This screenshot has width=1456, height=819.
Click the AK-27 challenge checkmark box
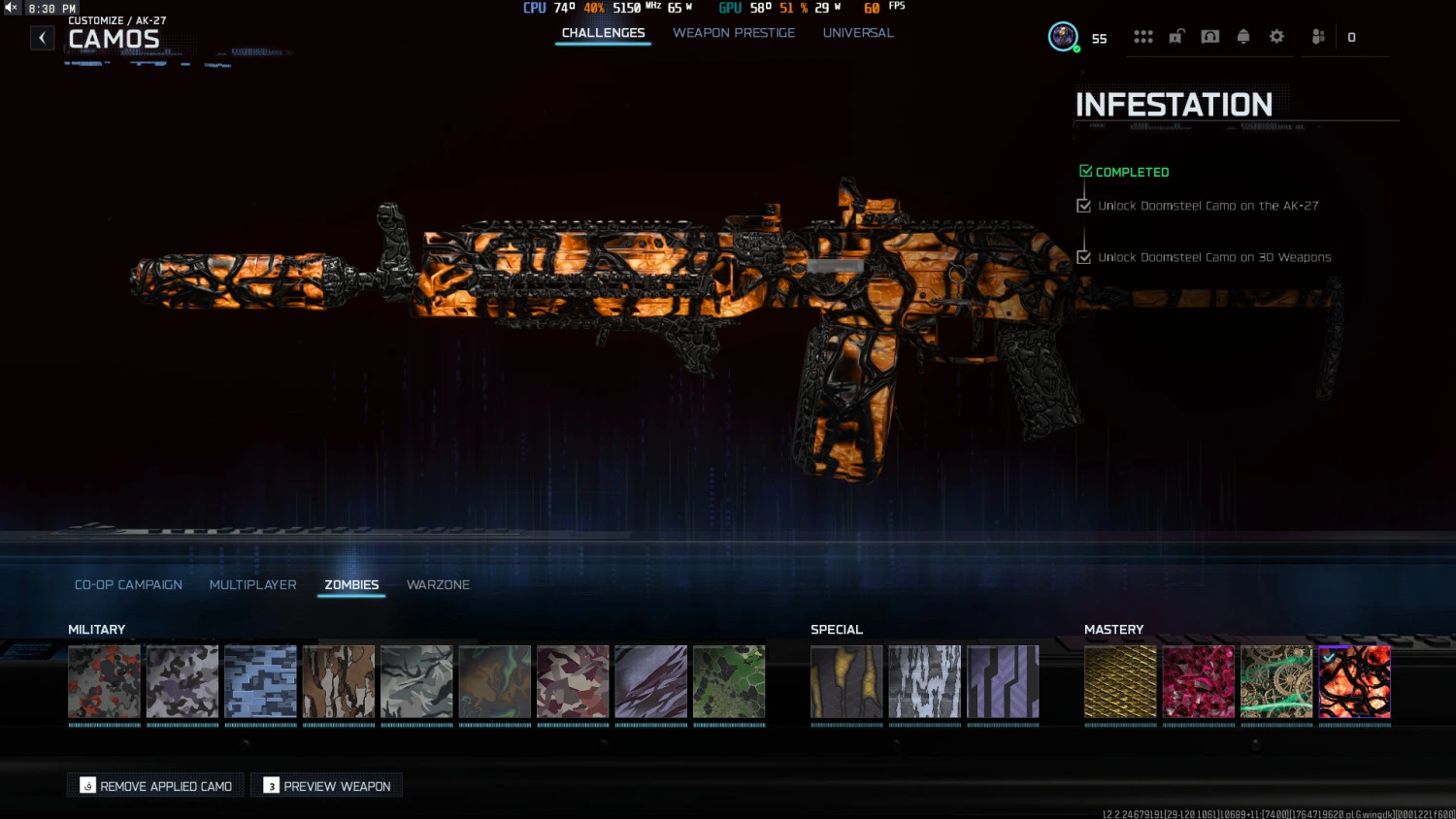point(1084,205)
